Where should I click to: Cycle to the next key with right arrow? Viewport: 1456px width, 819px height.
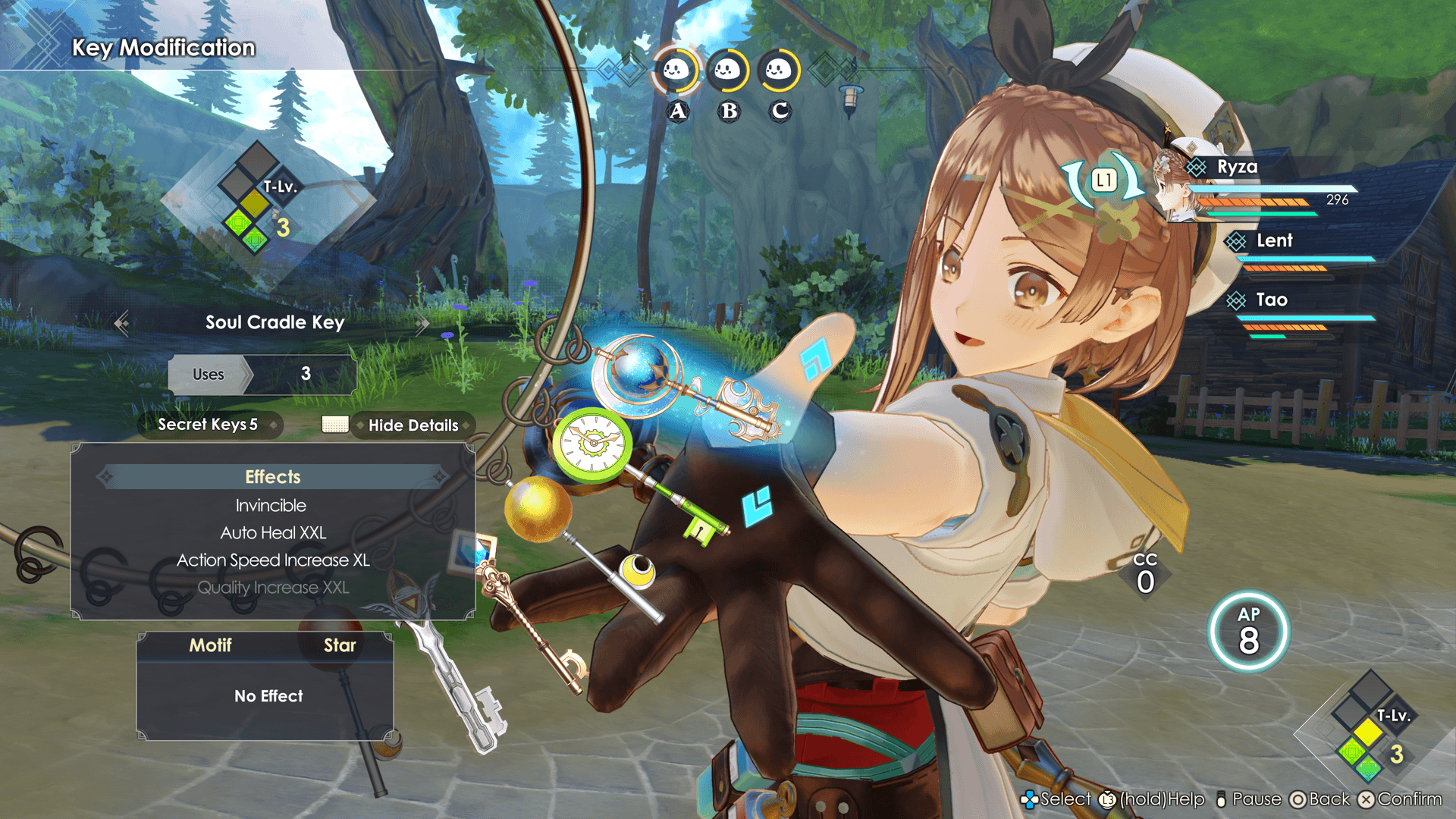click(422, 324)
